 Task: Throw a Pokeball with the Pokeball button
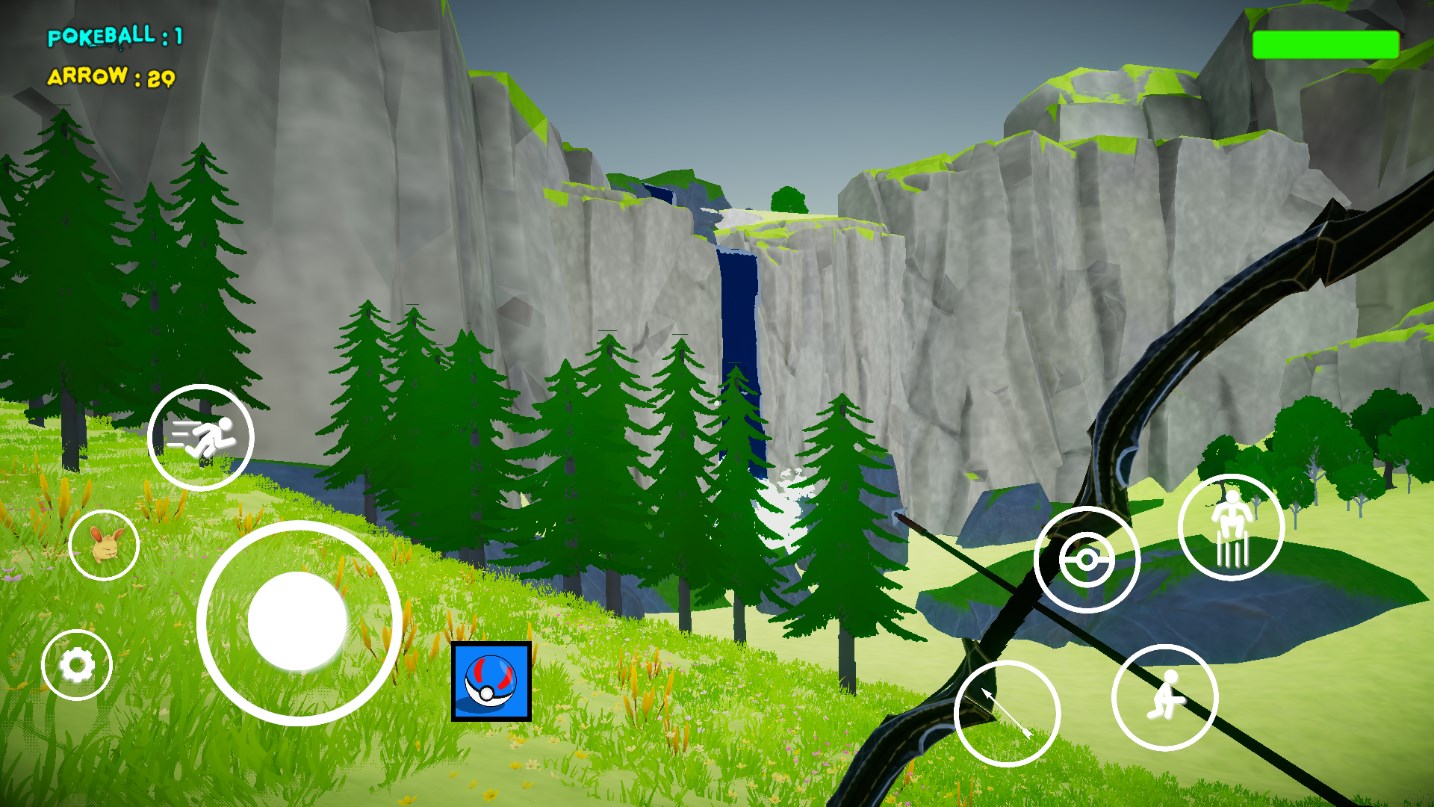click(x=1087, y=560)
